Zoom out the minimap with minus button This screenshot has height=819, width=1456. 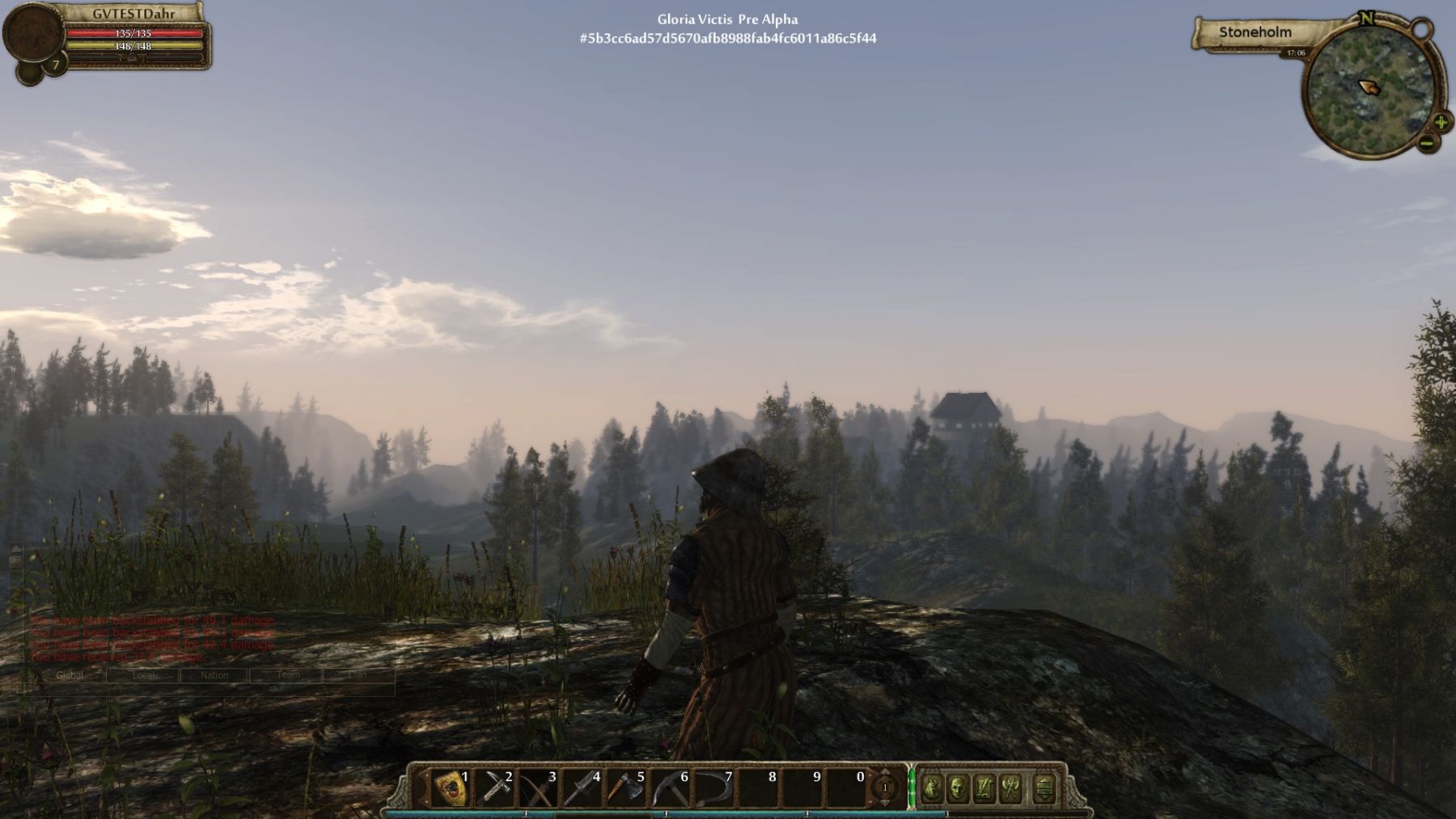point(1427,144)
